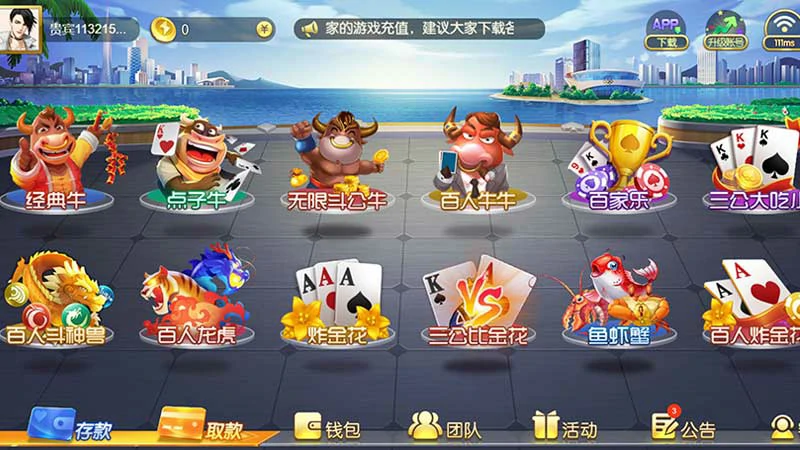
Task: Open the 百人斗神兽 dragon game
Action: coord(56,298)
